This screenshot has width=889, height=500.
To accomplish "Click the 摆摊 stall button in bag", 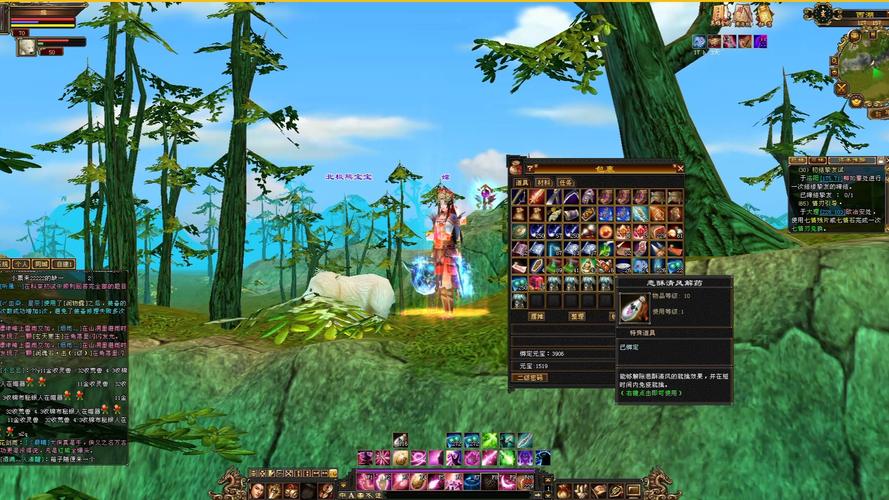I will [537, 315].
